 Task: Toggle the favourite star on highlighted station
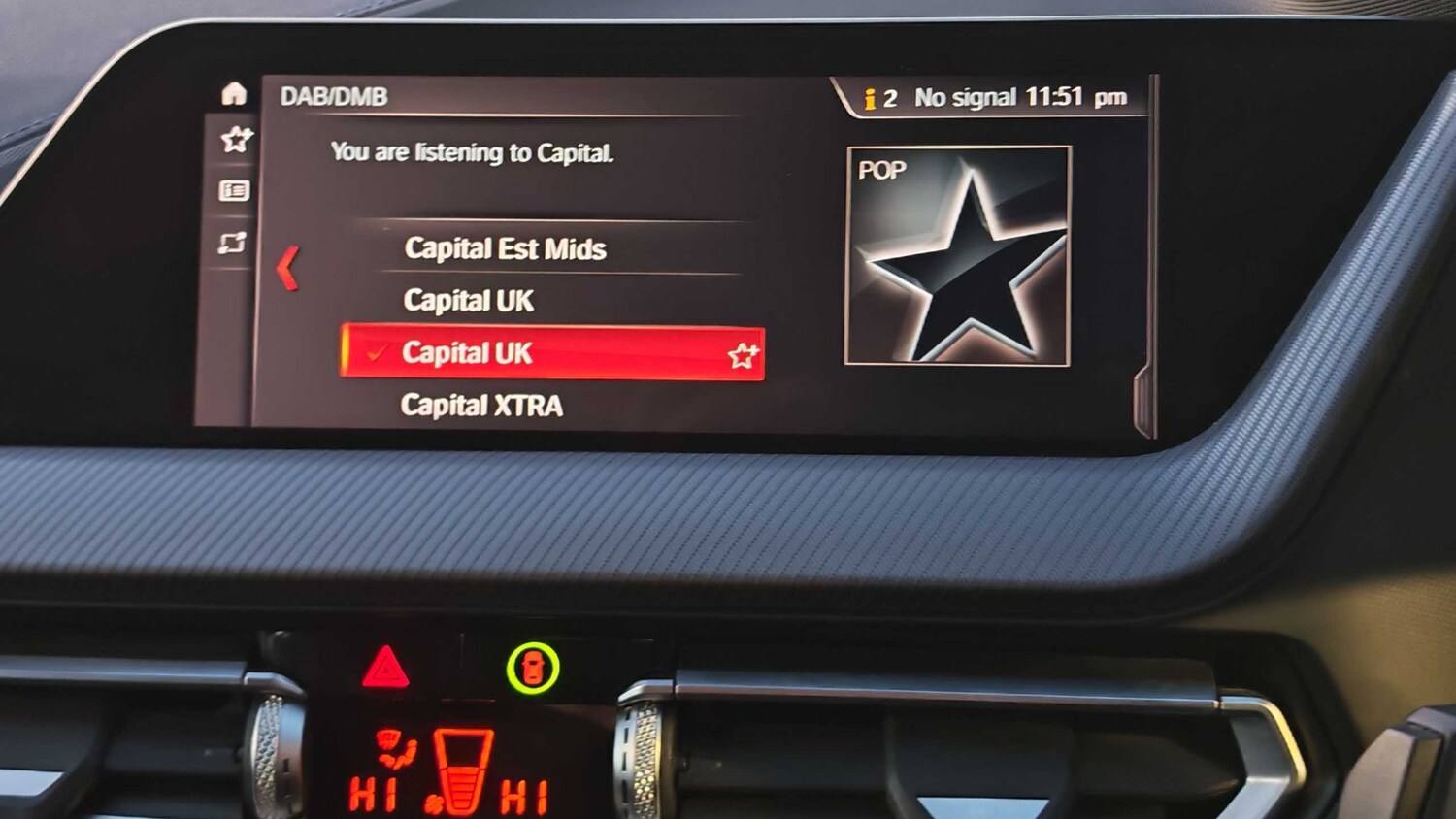[744, 356]
